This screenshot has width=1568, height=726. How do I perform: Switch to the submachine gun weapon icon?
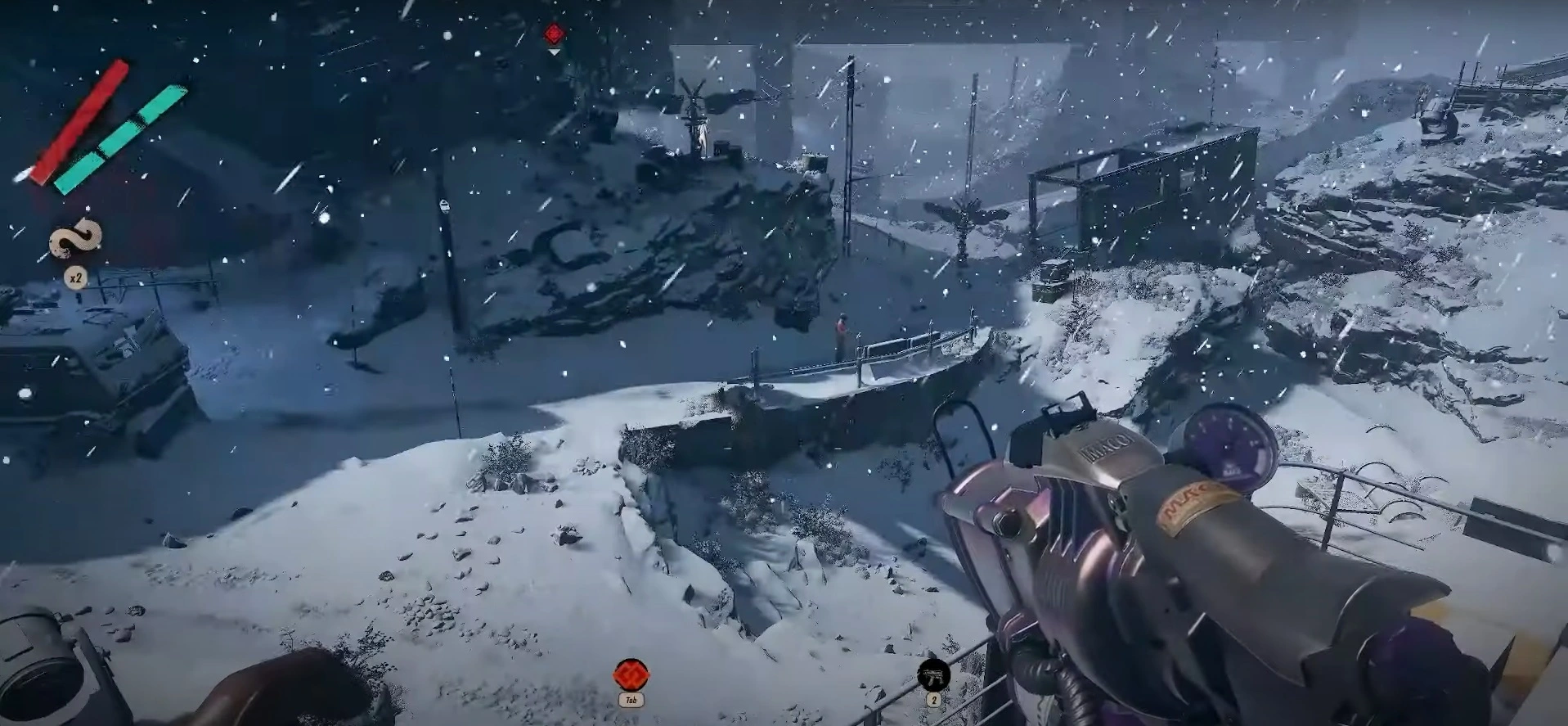coord(933,675)
